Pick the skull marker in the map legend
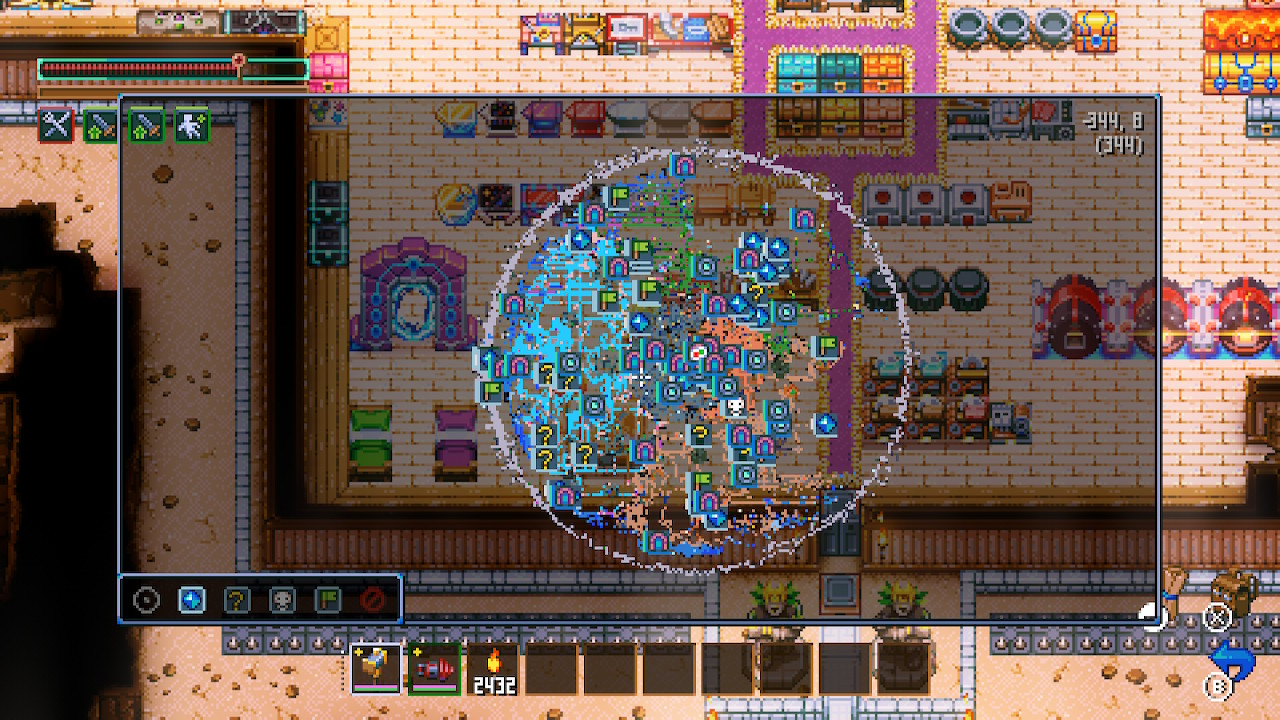 [x=282, y=600]
